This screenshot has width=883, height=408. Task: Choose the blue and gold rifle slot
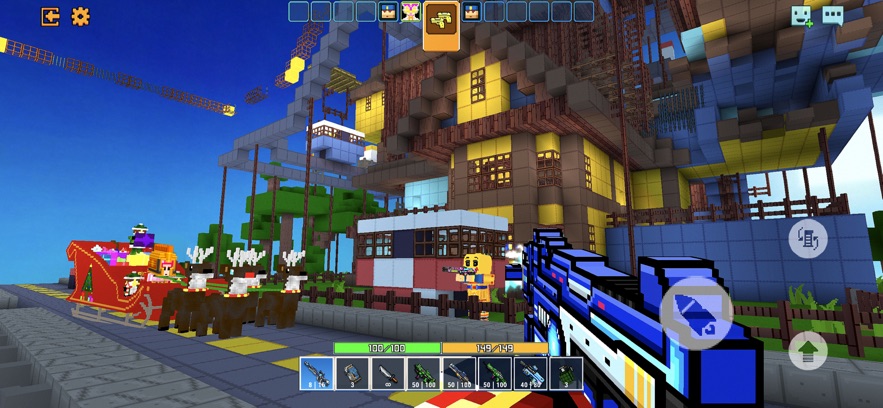pos(457,375)
